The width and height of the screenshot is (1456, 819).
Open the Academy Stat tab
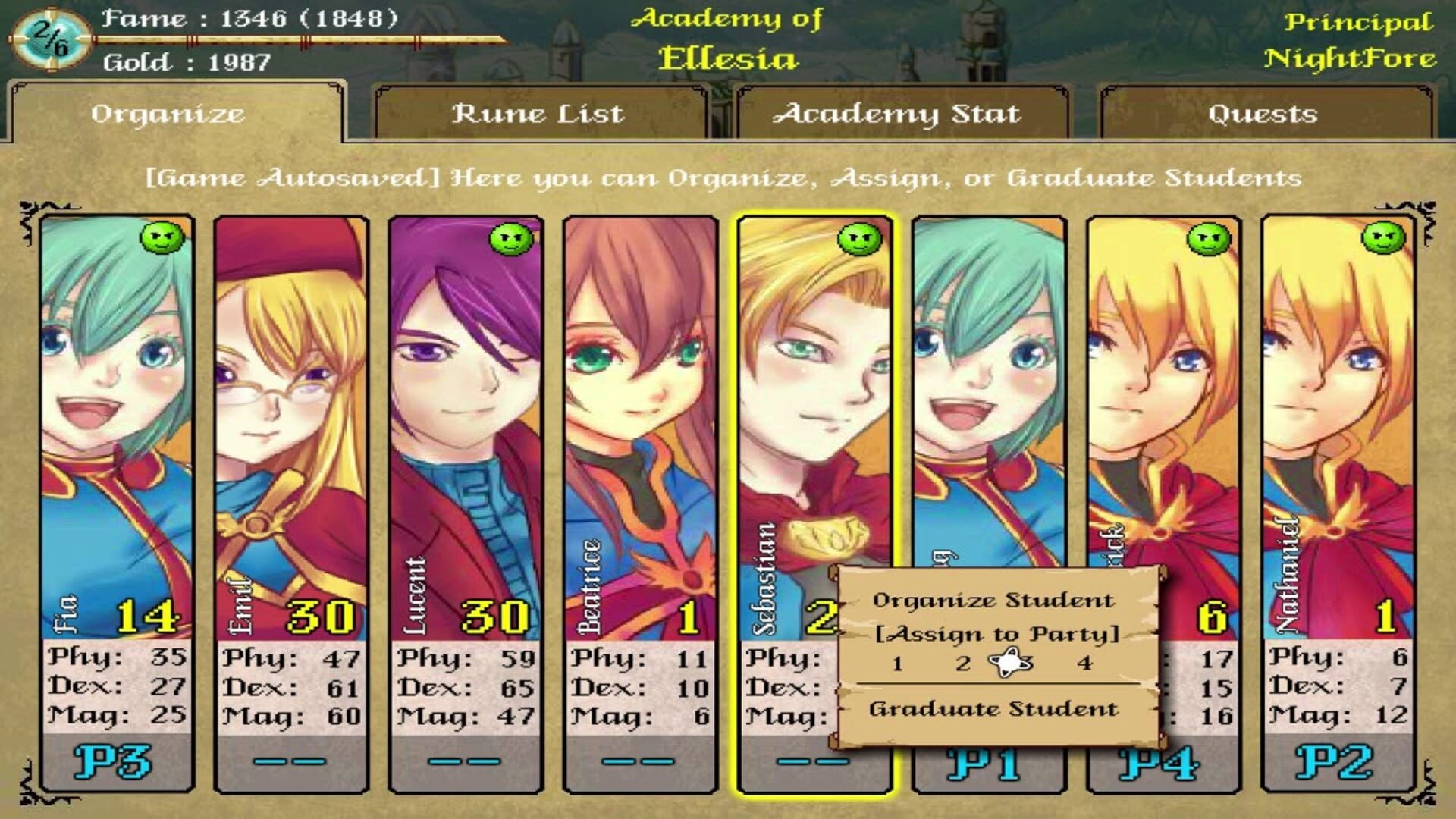(x=899, y=114)
